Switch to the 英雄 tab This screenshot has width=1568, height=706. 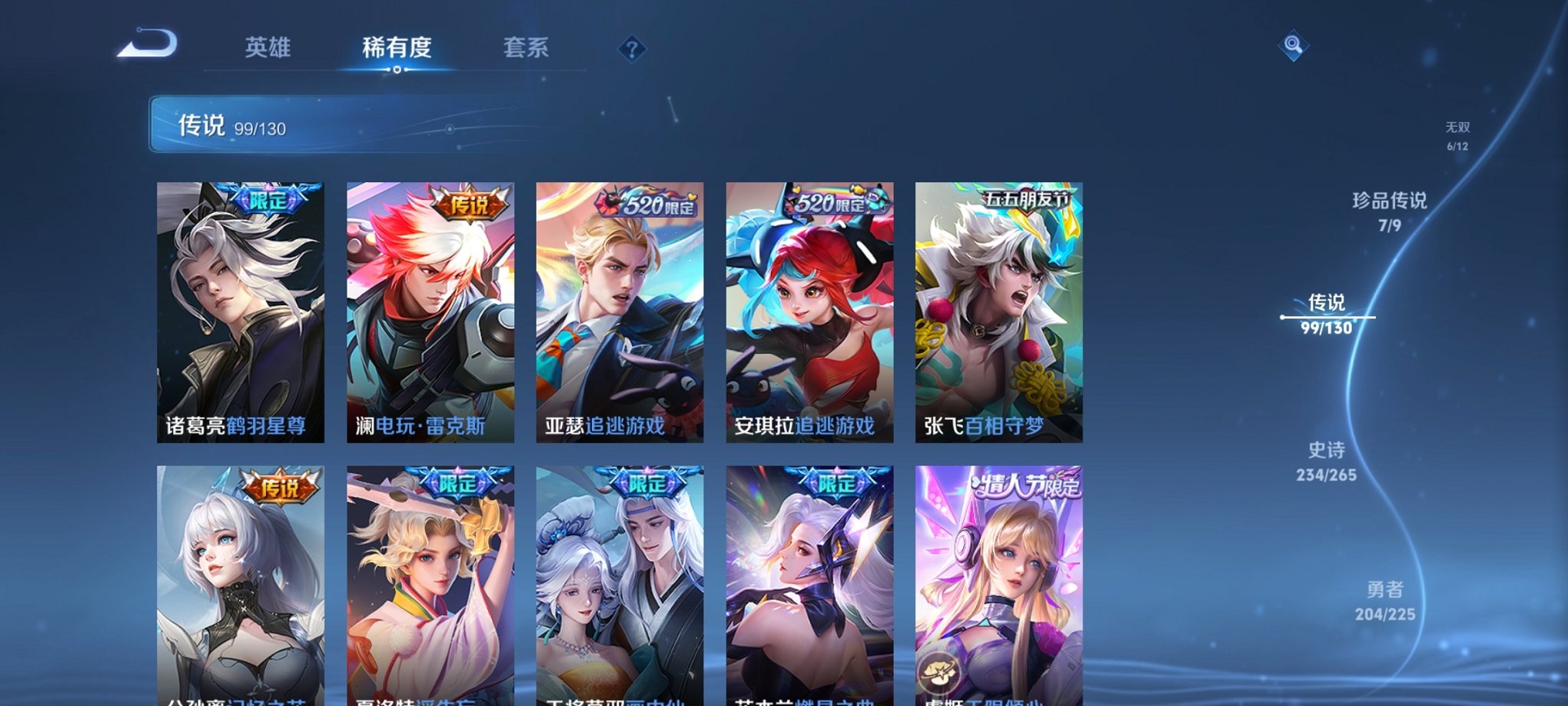[267, 48]
